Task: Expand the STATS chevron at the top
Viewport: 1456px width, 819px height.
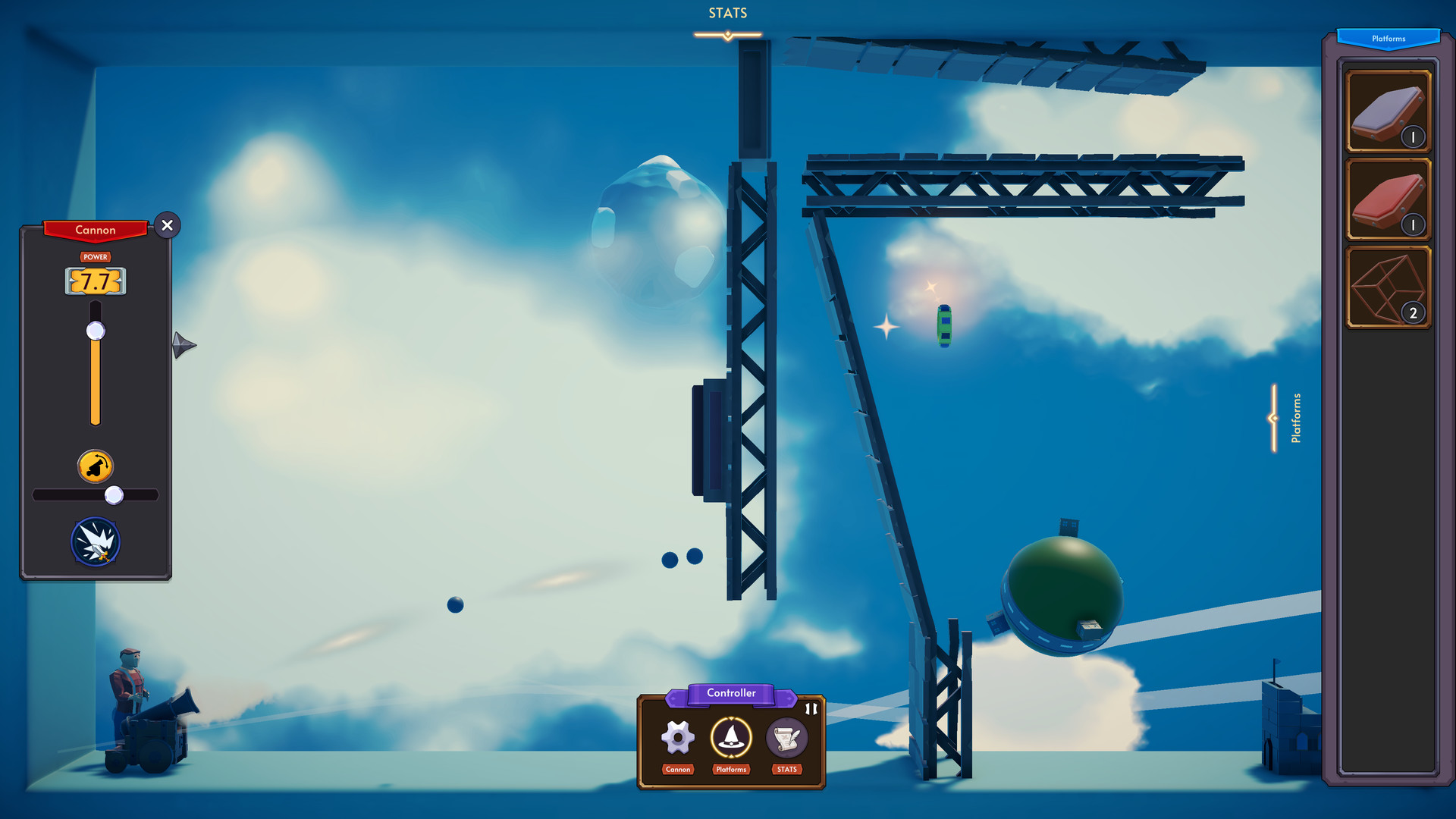Action: click(726, 33)
